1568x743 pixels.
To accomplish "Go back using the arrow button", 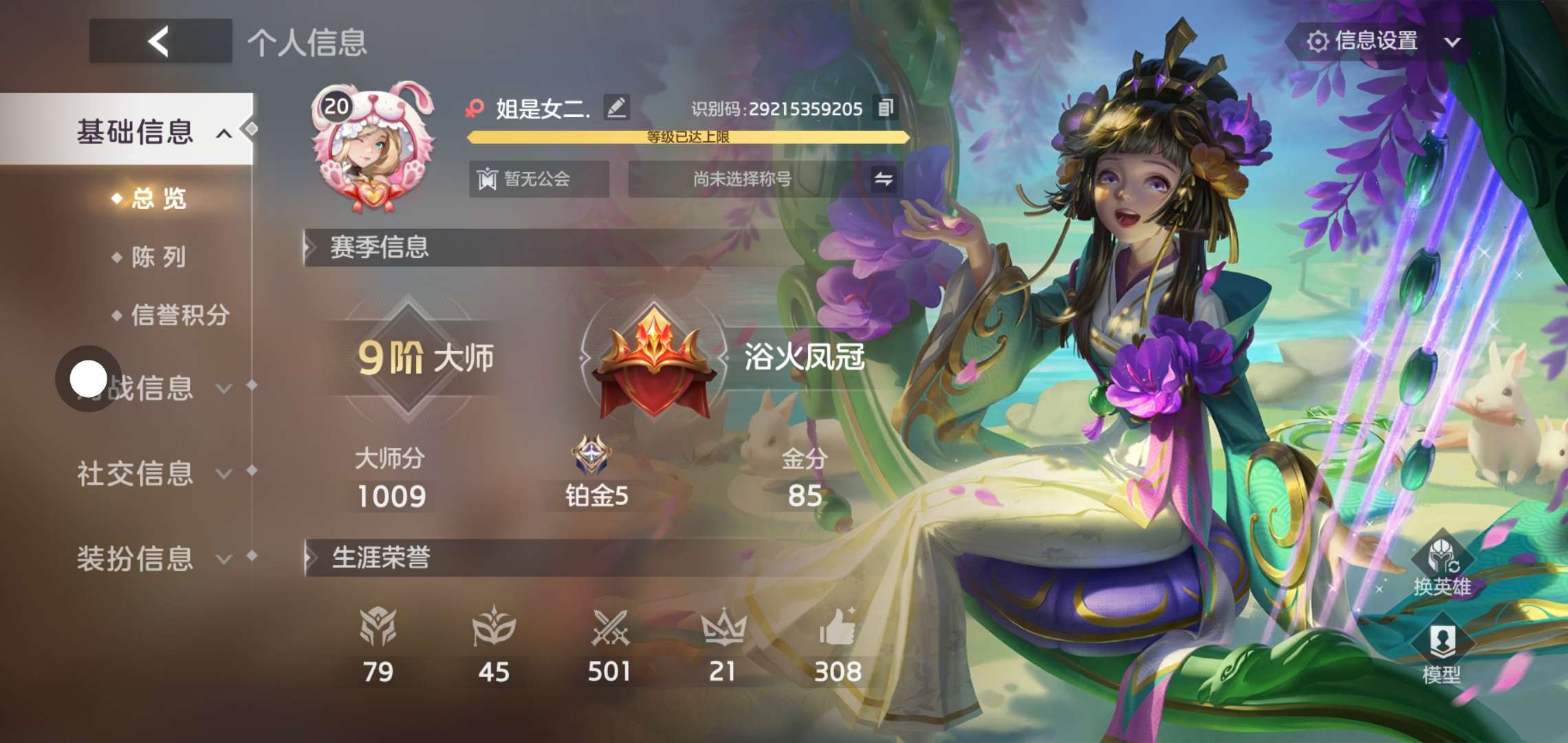I will pos(160,41).
